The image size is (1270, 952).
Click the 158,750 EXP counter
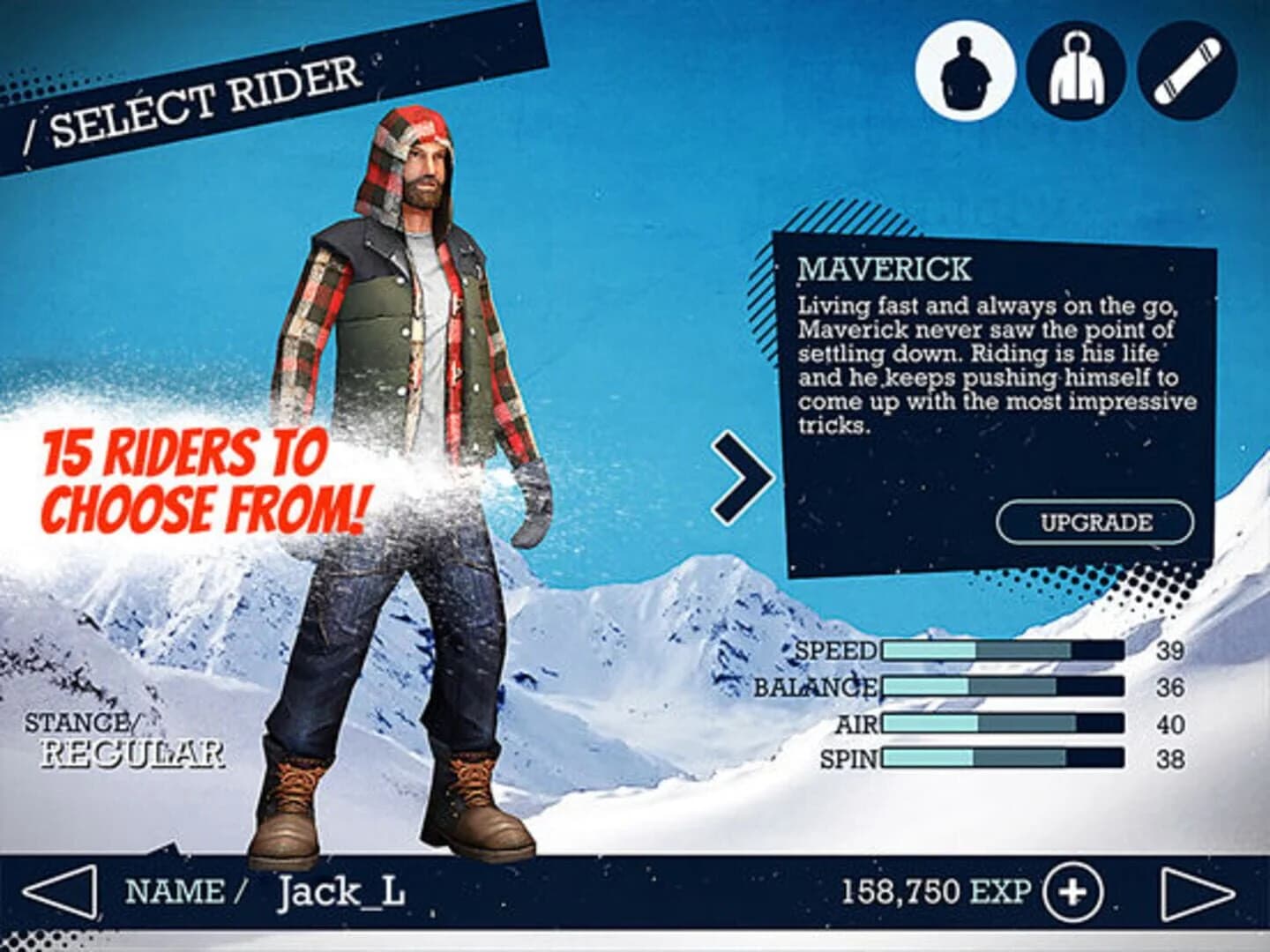(935, 891)
